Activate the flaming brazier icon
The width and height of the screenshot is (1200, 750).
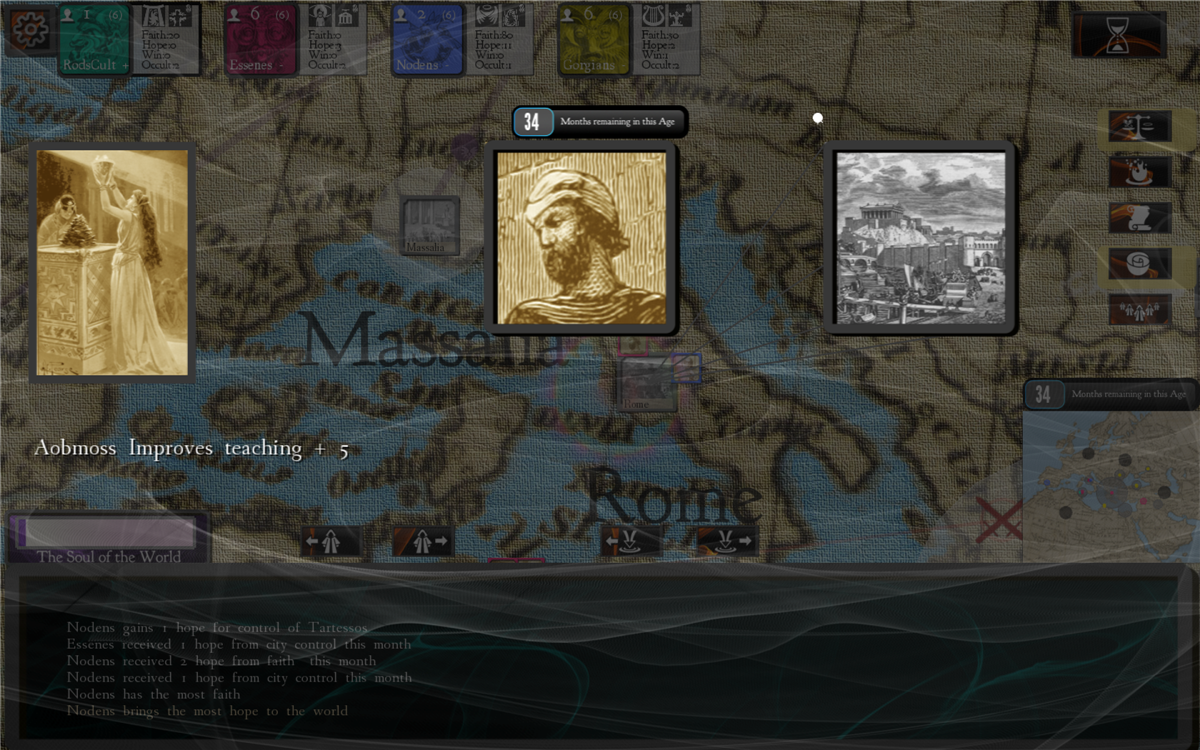[x=1139, y=171]
